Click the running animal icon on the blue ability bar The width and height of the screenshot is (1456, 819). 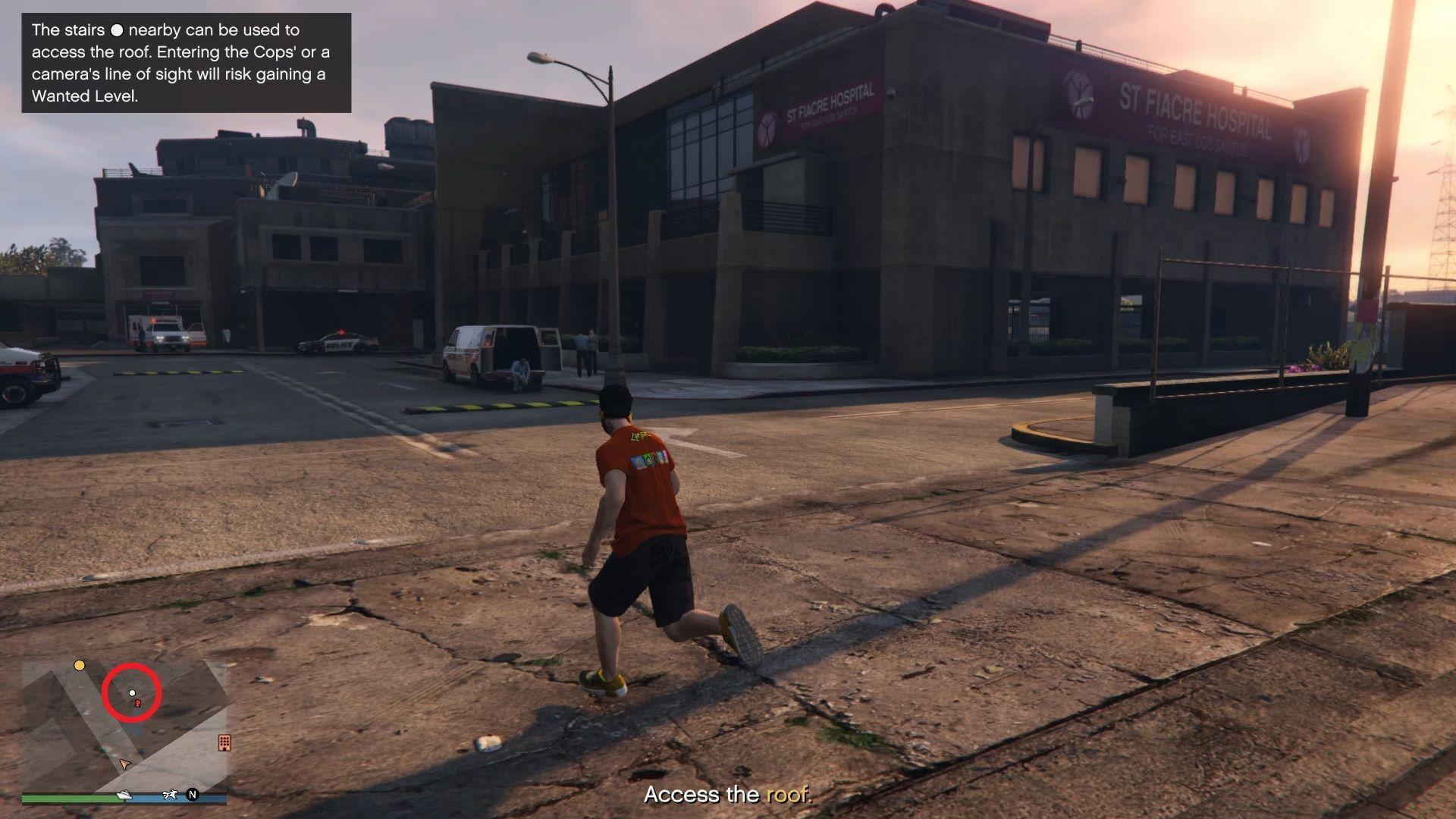170,794
